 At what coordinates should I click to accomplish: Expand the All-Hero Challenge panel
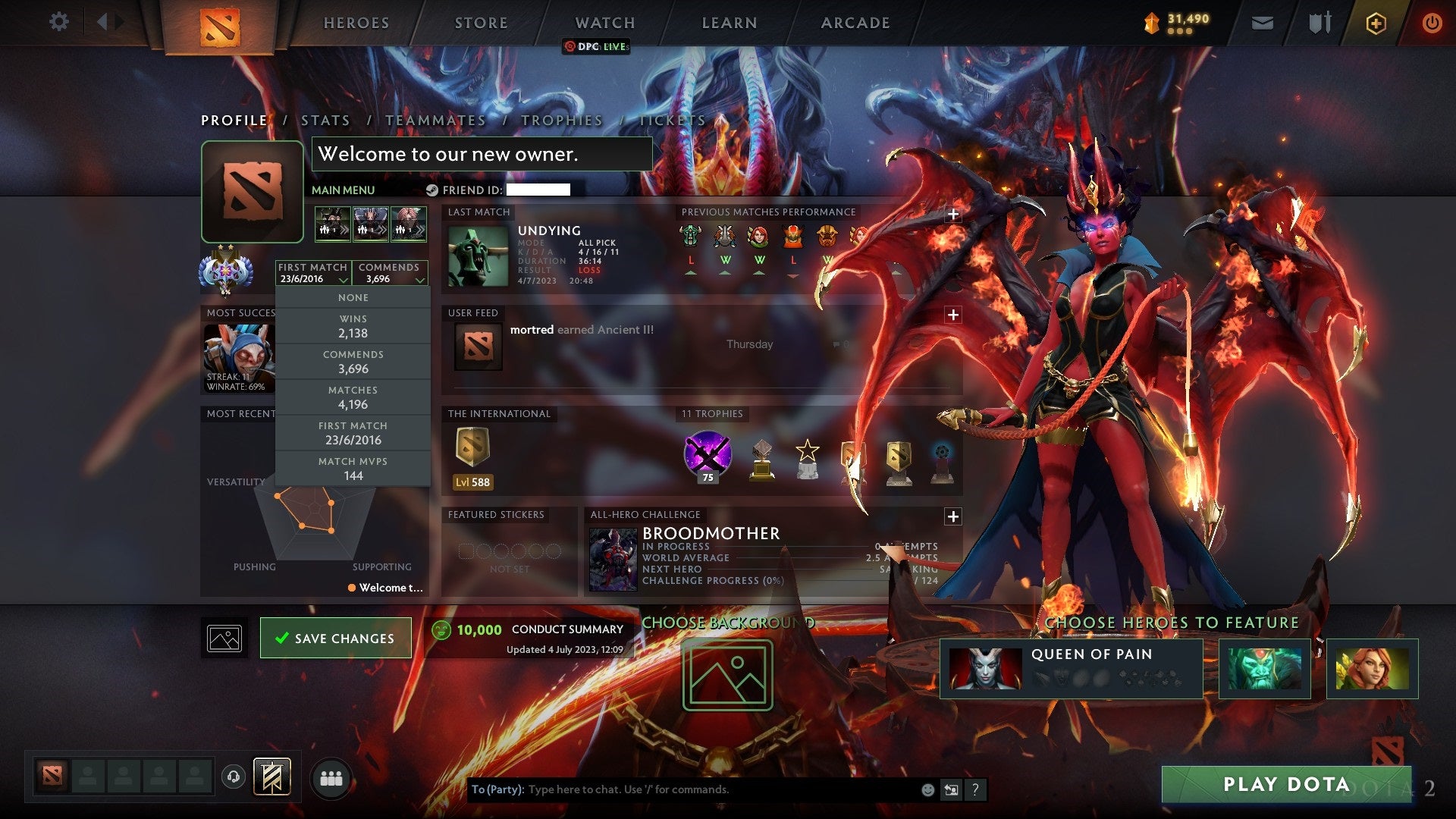click(x=954, y=516)
